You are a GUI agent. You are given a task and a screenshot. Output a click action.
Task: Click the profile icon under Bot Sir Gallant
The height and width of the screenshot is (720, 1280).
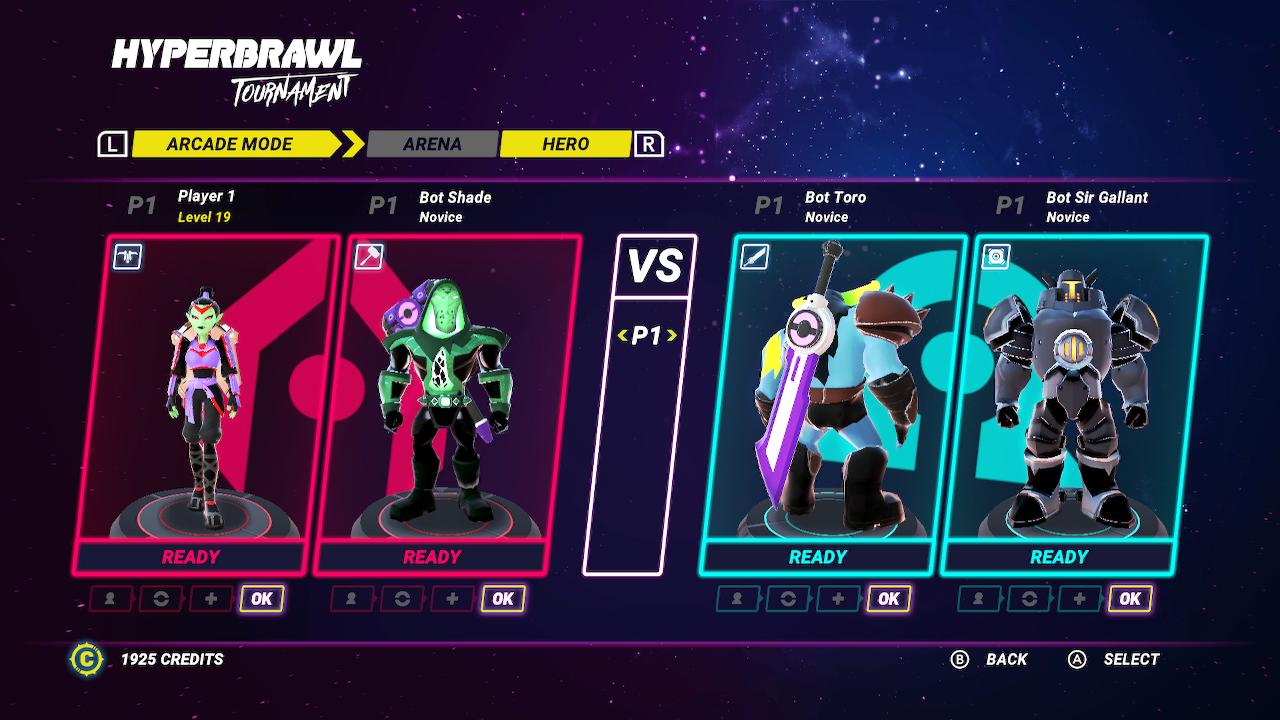point(979,599)
